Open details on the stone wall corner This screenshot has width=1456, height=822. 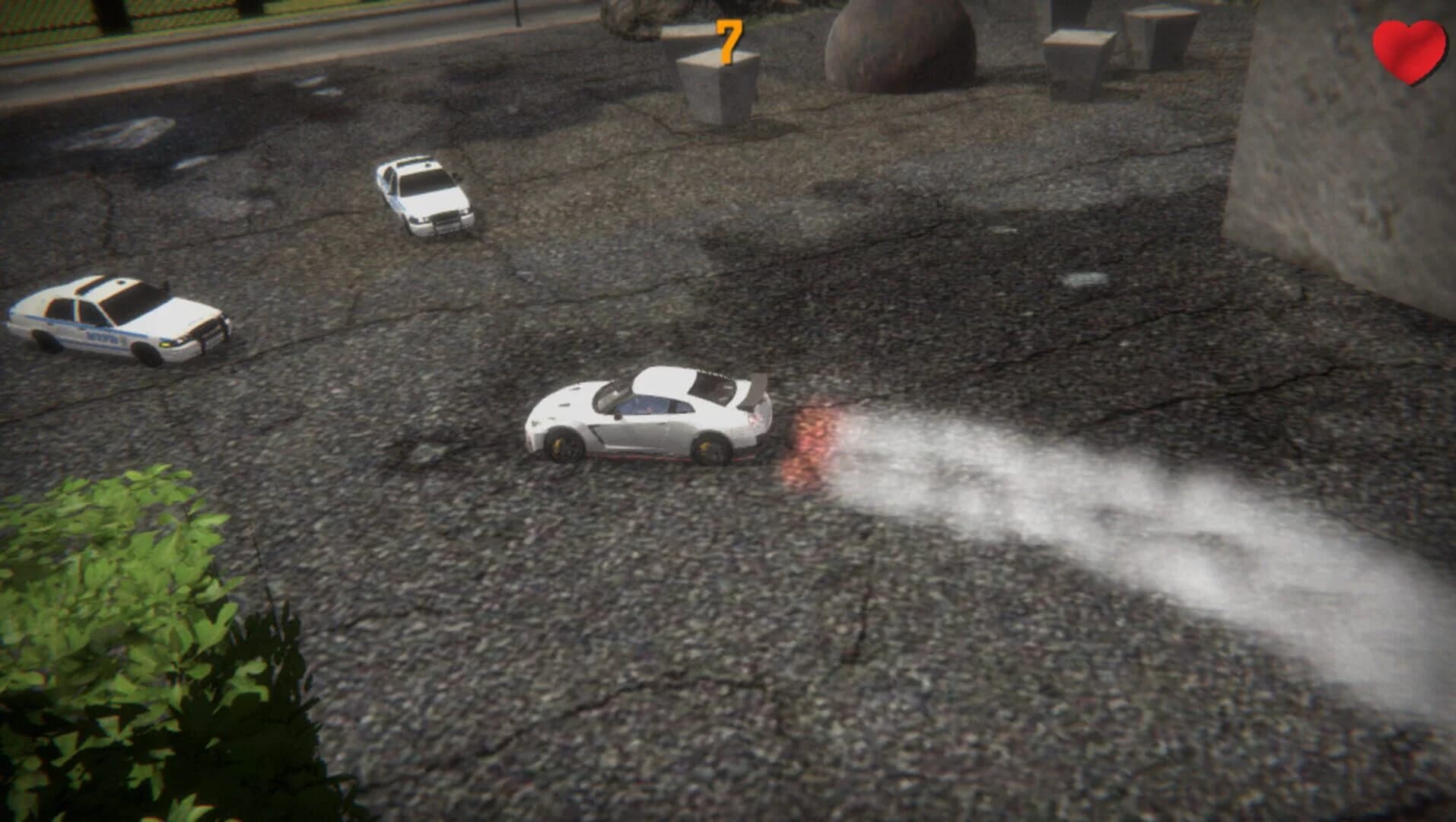coord(1354,152)
